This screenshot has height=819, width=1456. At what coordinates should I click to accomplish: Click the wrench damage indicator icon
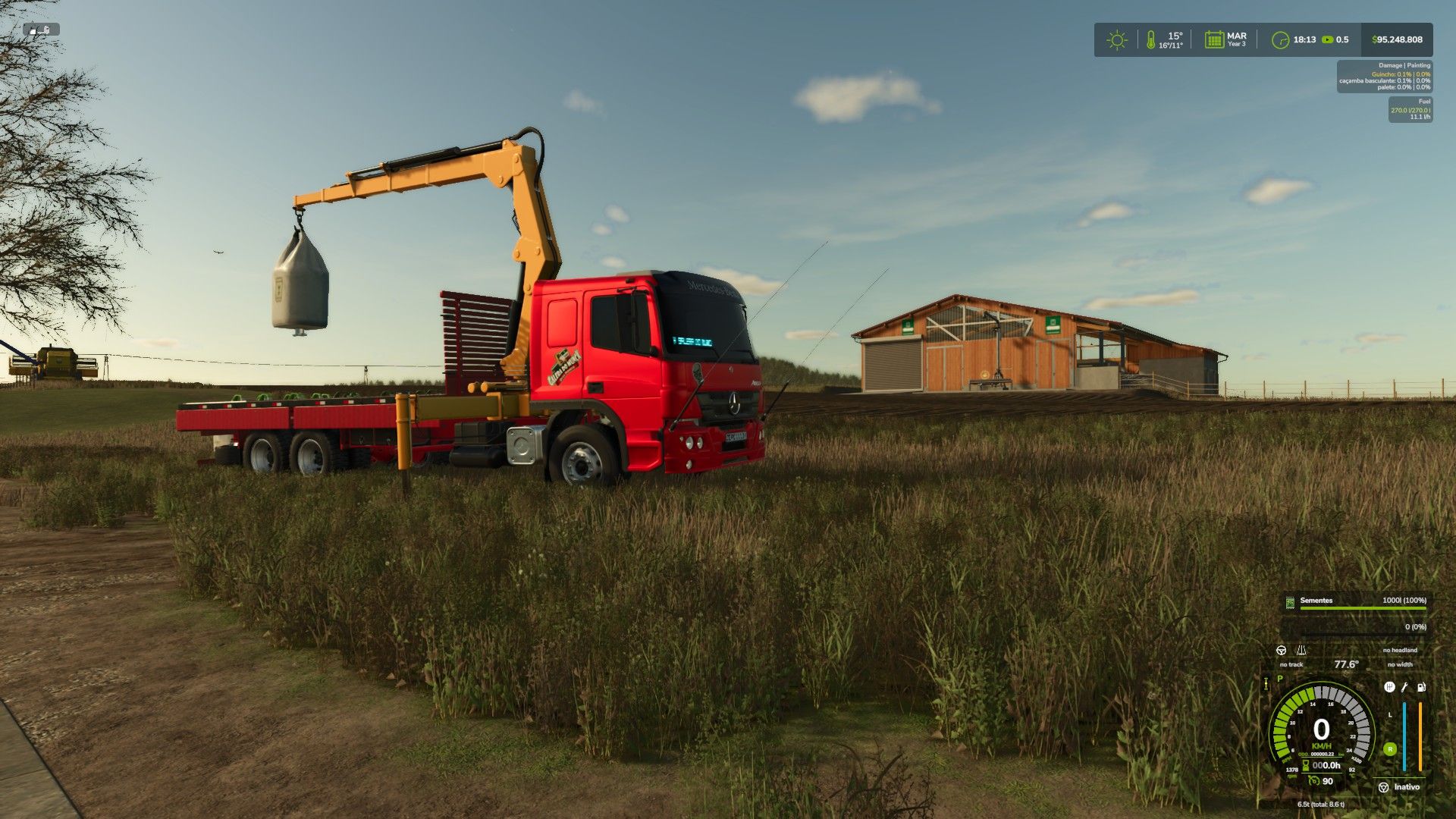coord(1404,687)
